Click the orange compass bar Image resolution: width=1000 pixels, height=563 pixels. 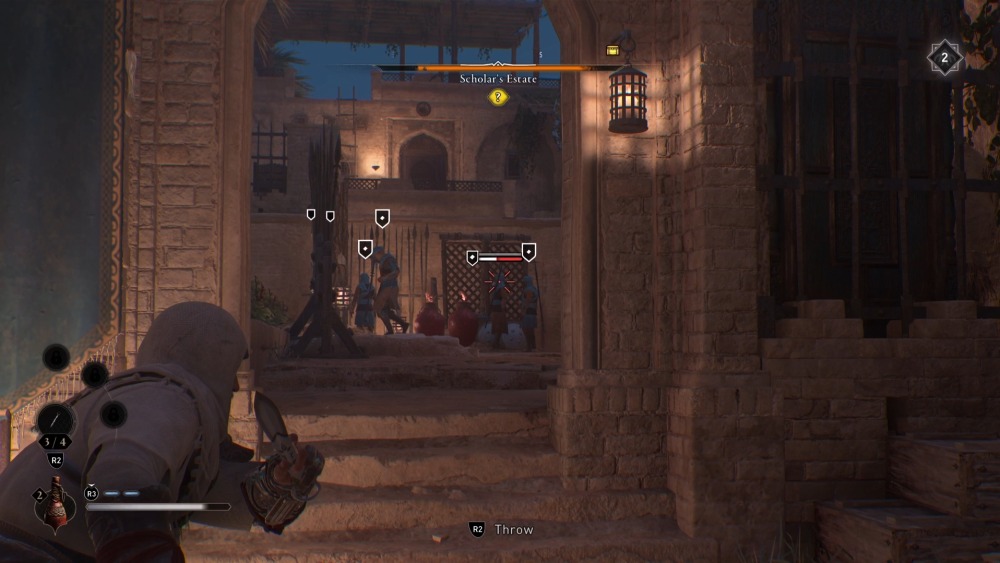500,68
